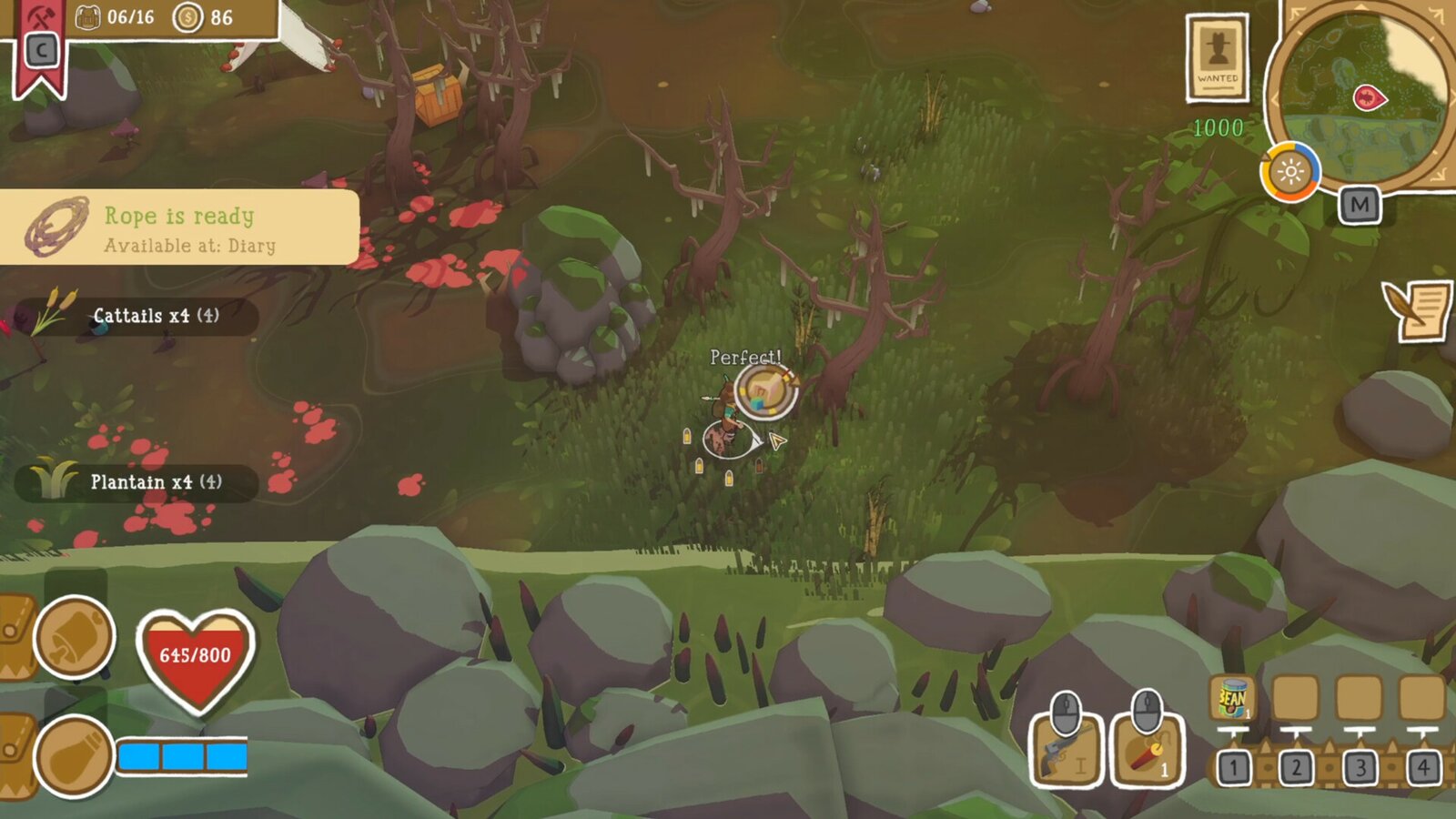Toggle the map using the M key button
The image size is (1456, 819).
[1360, 204]
